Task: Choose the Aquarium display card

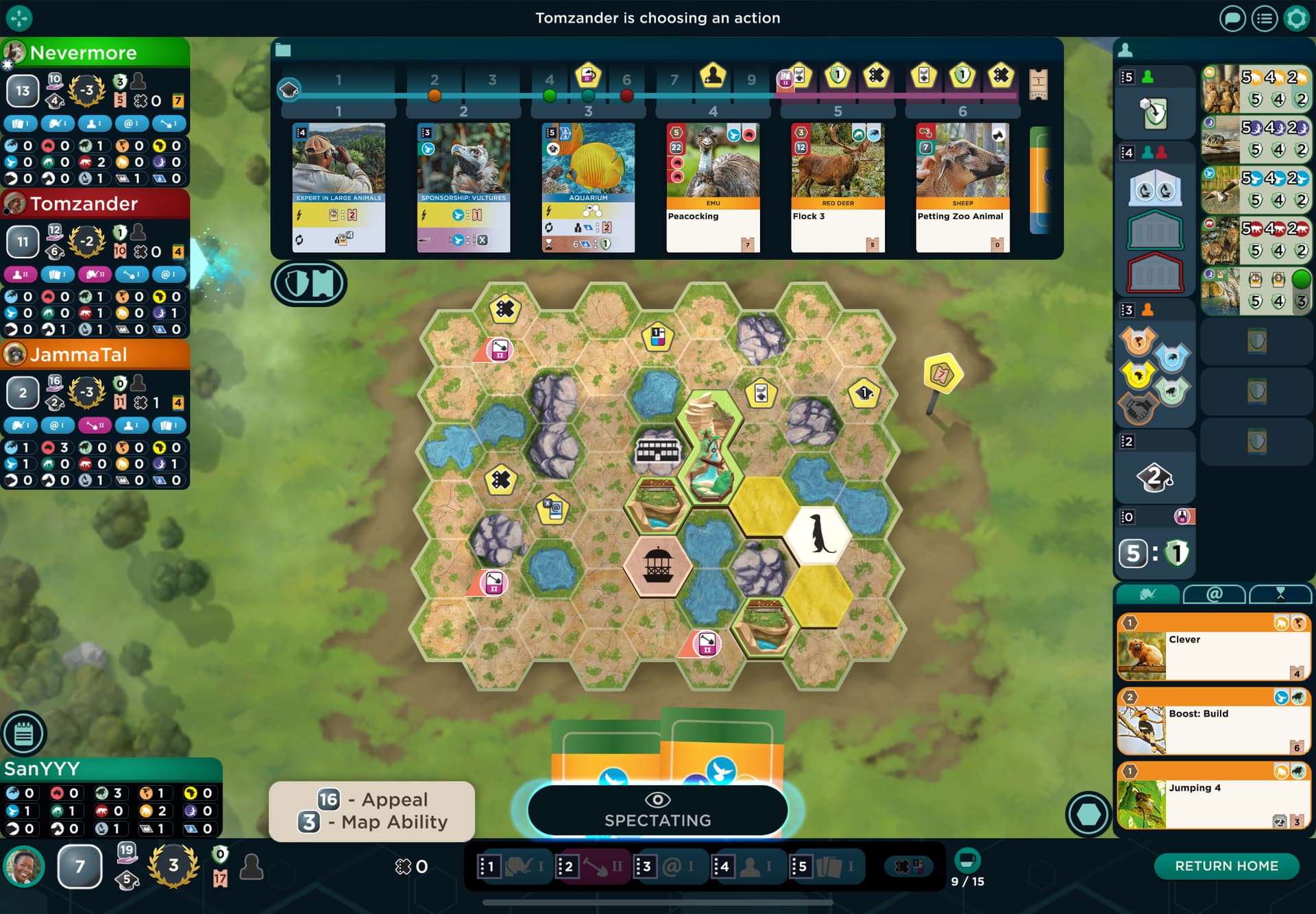Action: 588,187
